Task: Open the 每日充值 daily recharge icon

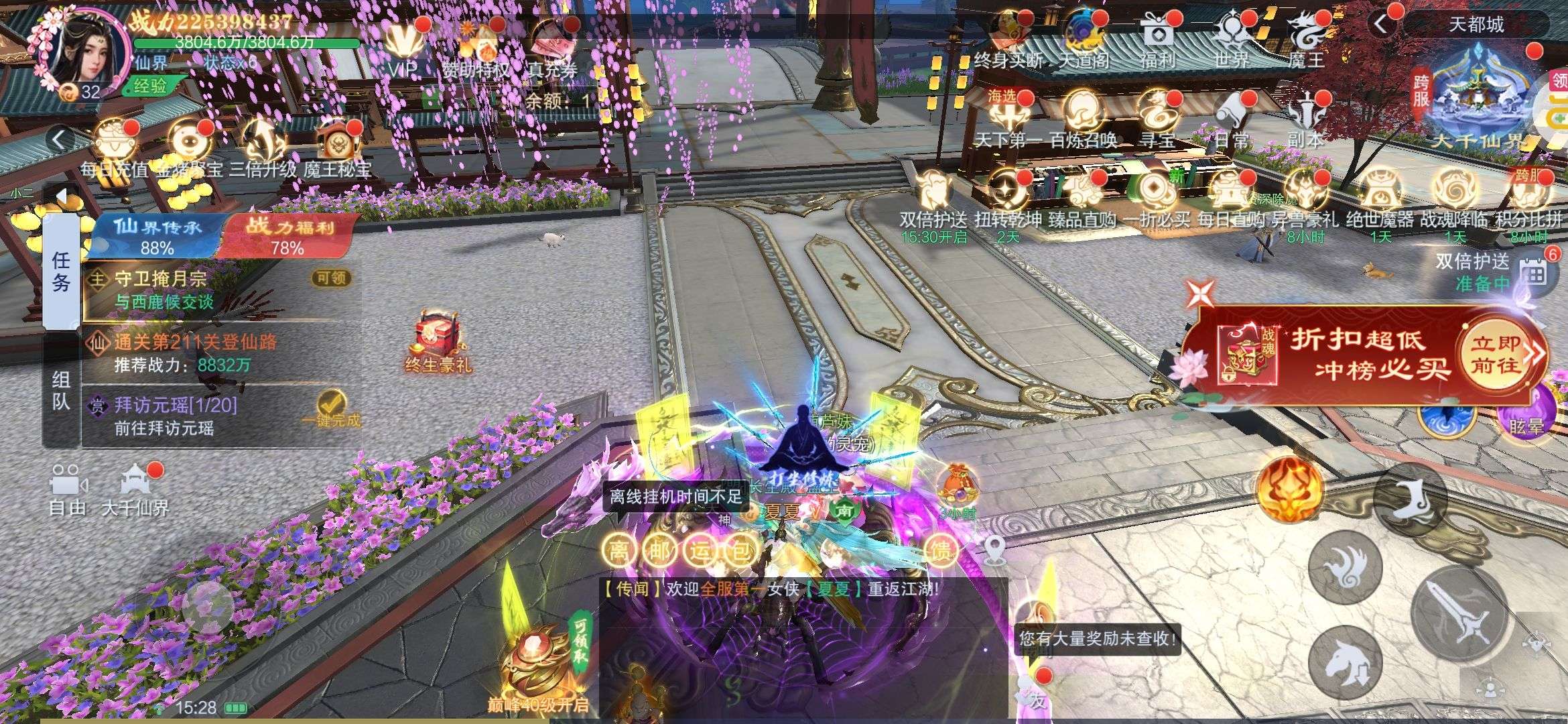Action: (114, 147)
